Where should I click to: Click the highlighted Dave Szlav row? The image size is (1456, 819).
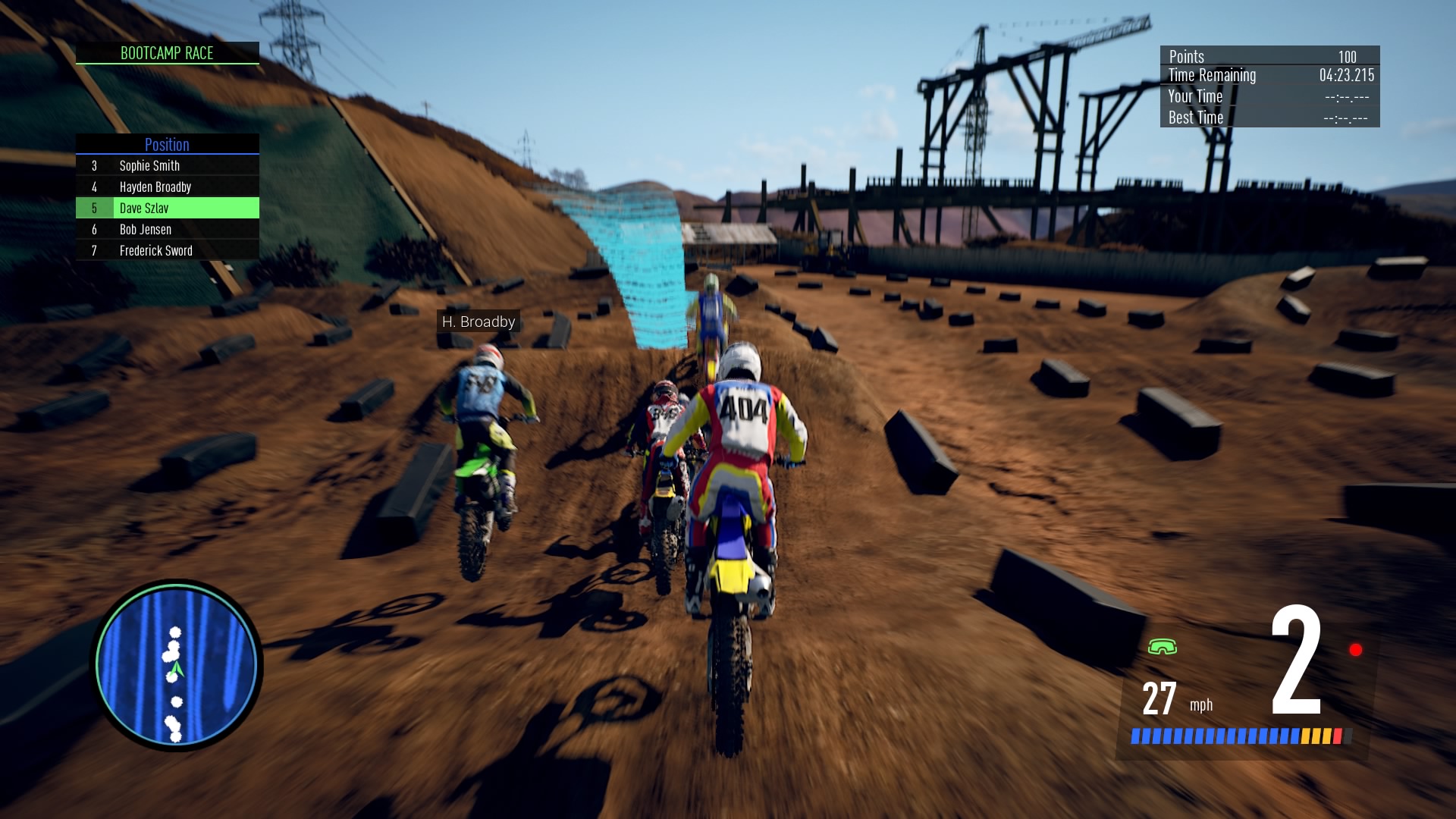coord(167,208)
